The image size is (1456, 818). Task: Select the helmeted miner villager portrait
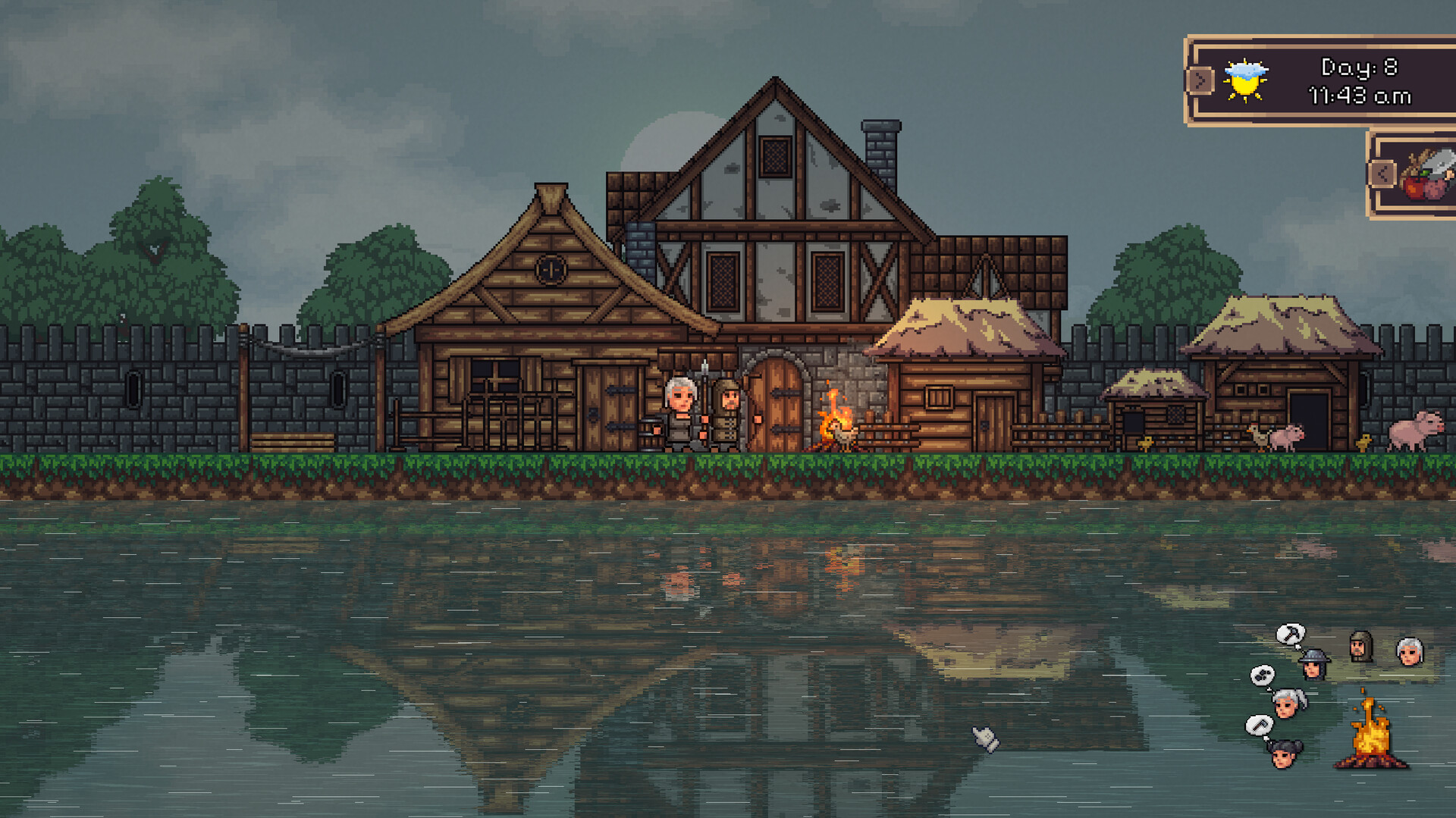click(x=1313, y=666)
